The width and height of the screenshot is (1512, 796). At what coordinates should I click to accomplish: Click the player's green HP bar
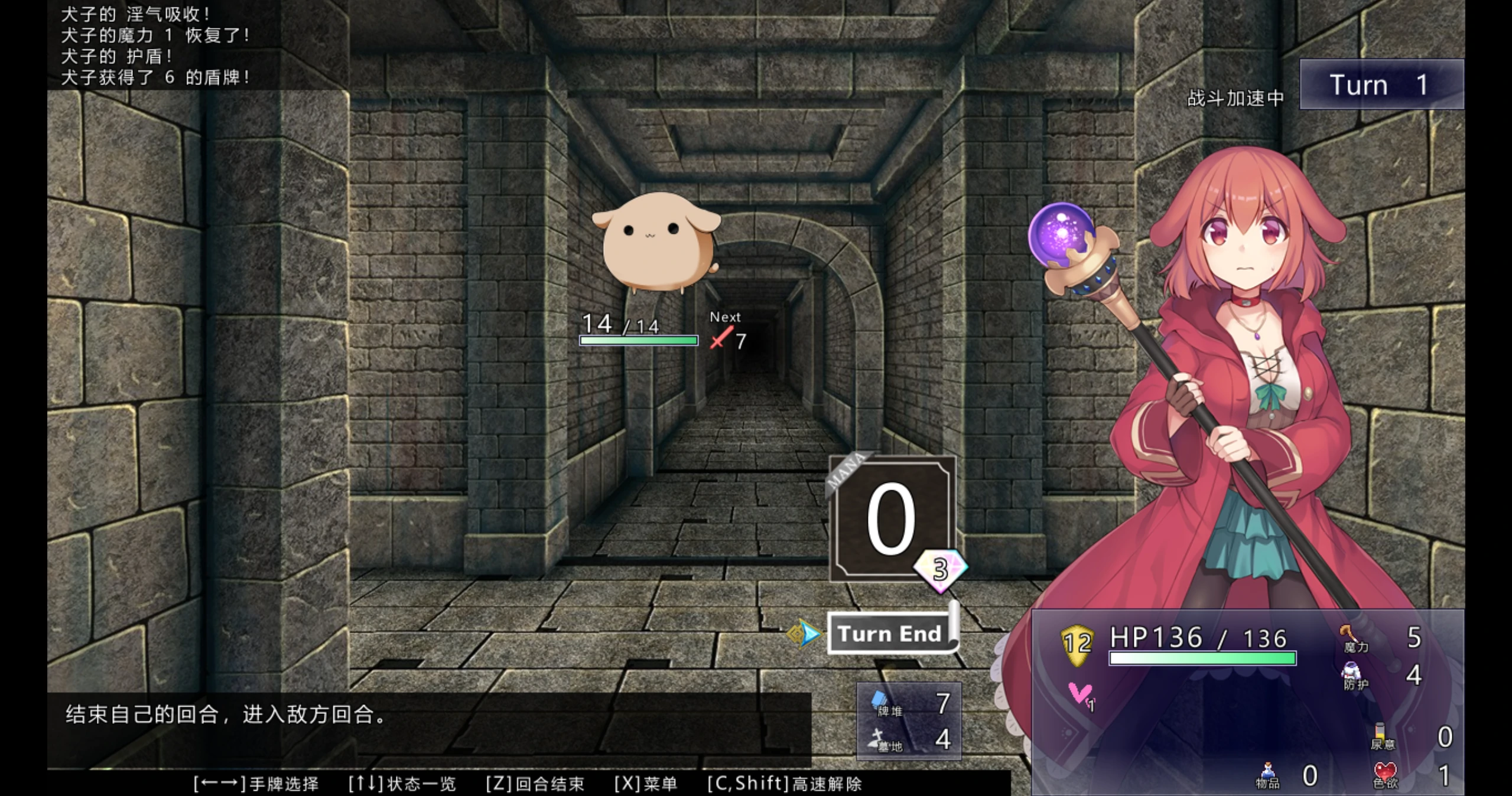[1202, 659]
